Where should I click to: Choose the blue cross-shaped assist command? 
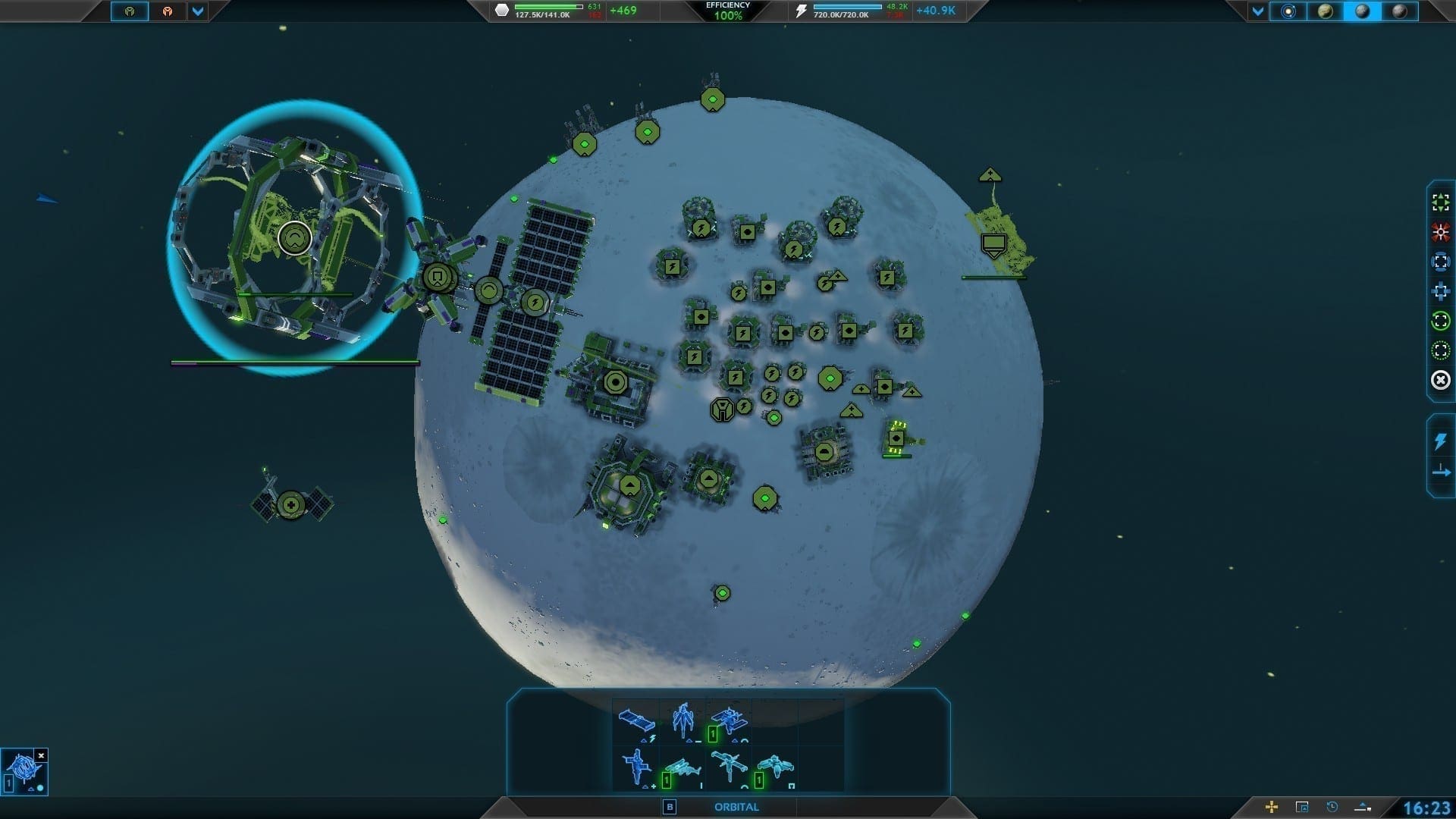point(1440,291)
